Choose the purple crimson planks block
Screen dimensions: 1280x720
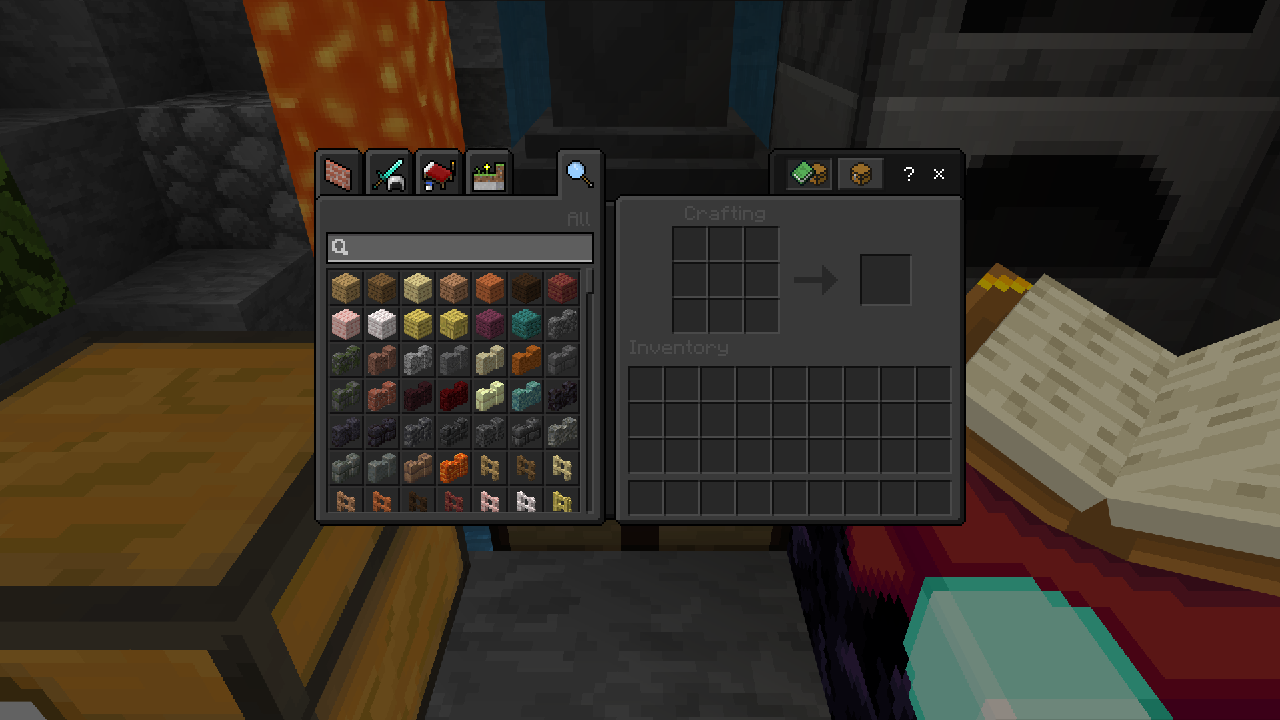click(490, 324)
